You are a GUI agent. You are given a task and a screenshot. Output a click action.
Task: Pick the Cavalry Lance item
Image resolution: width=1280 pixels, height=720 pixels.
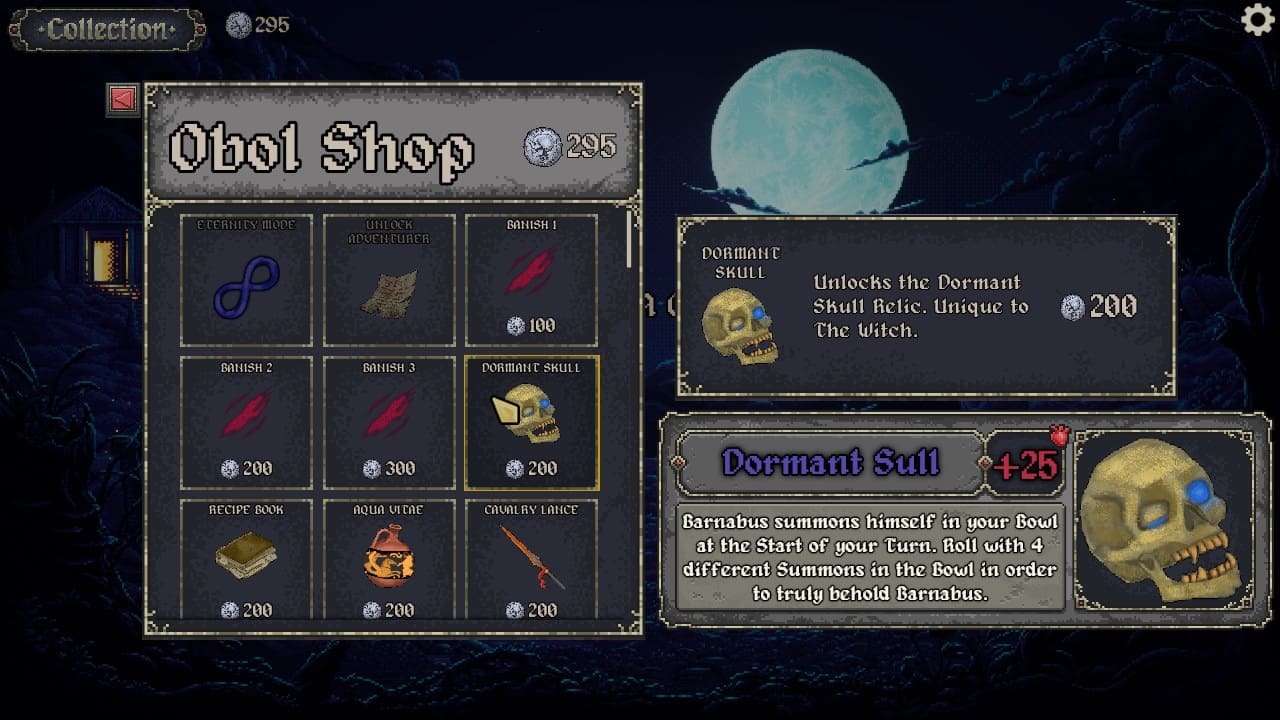531,560
